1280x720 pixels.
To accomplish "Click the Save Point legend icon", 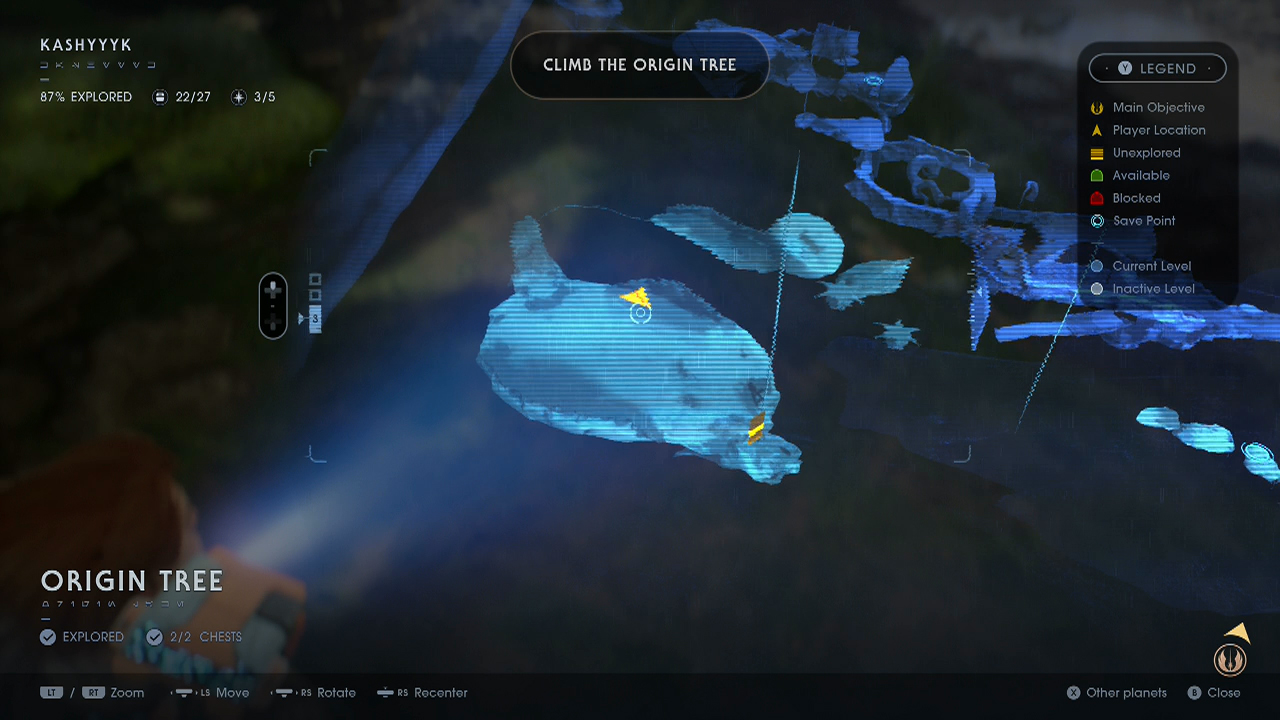I will pos(1097,221).
